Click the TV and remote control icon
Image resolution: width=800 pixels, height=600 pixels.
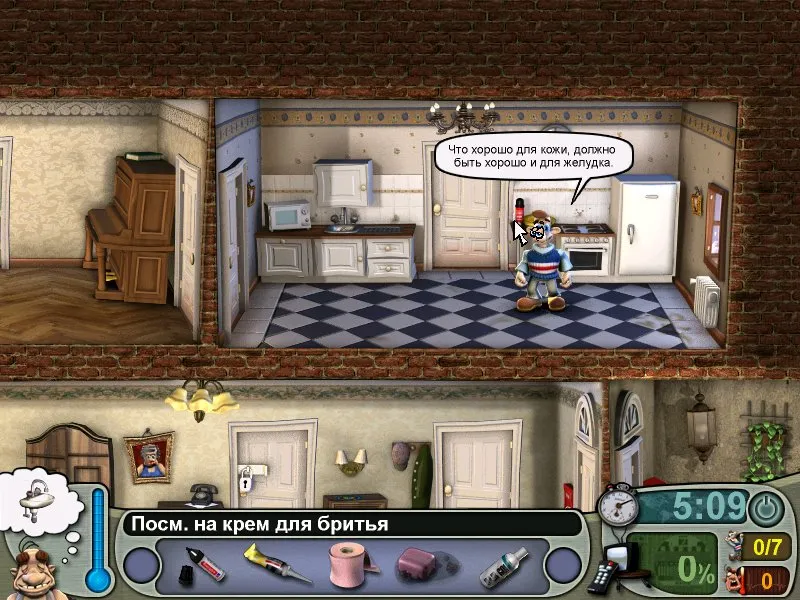click(613, 565)
